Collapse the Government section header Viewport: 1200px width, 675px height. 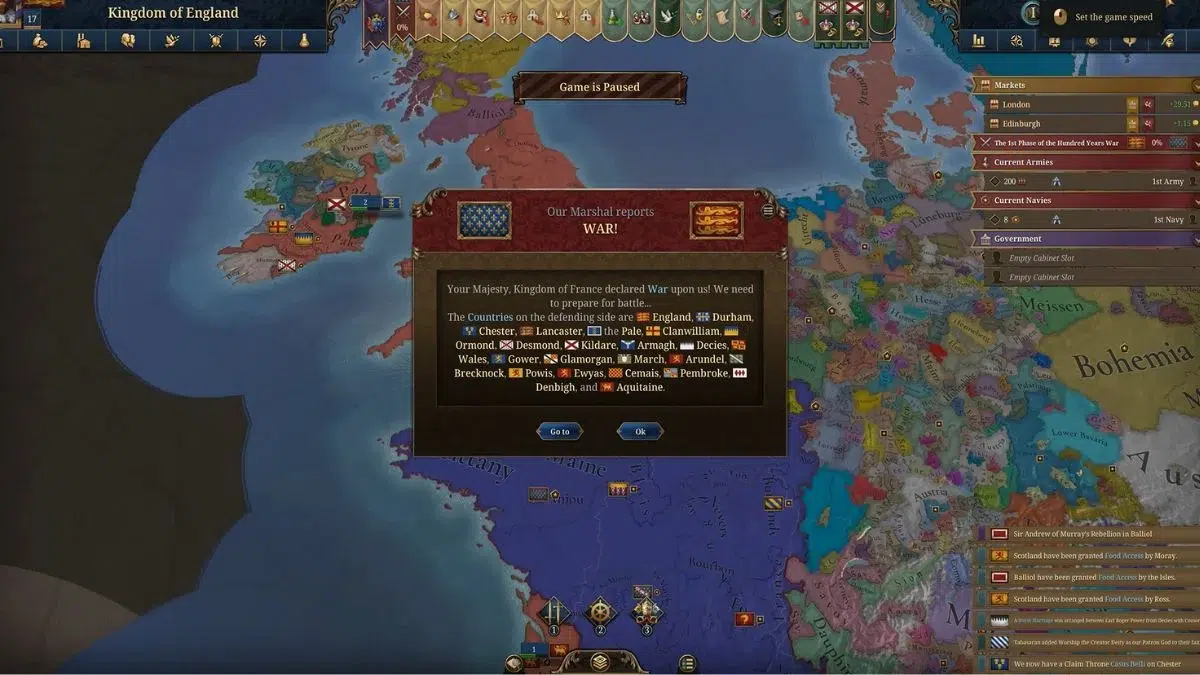click(1085, 239)
